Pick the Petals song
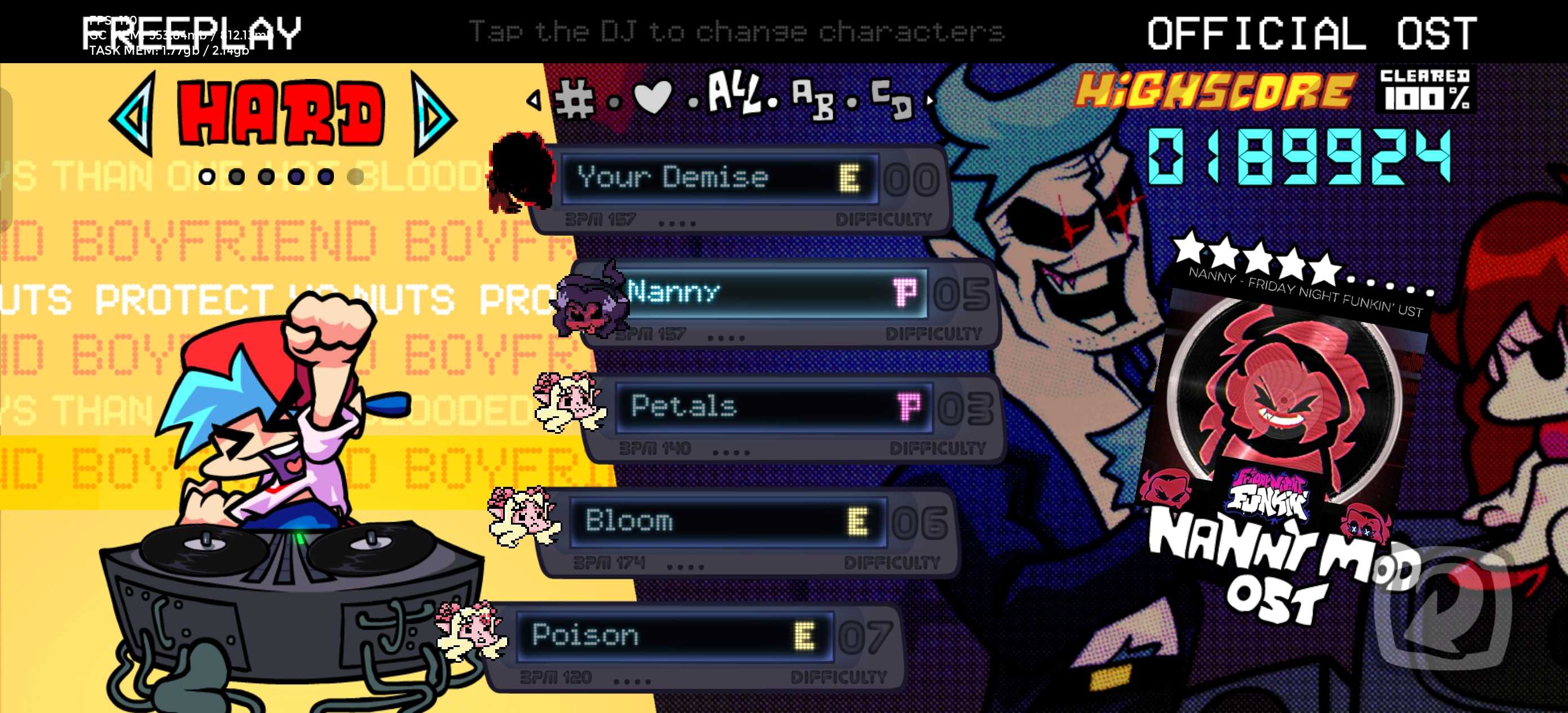The width and height of the screenshot is (1568, 713). (x=773, y=407)
